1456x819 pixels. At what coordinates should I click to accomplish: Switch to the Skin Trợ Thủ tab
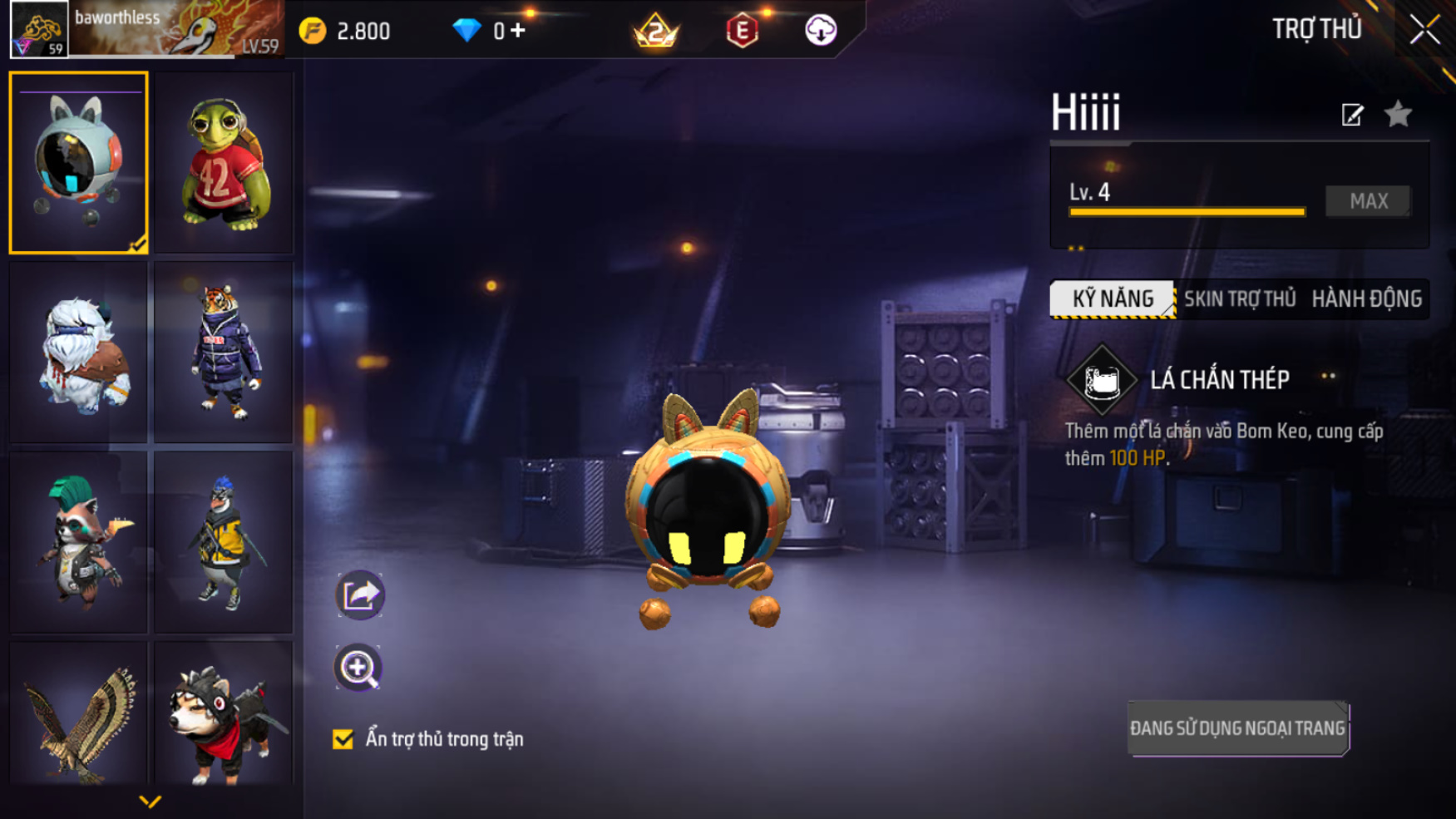1240,299
